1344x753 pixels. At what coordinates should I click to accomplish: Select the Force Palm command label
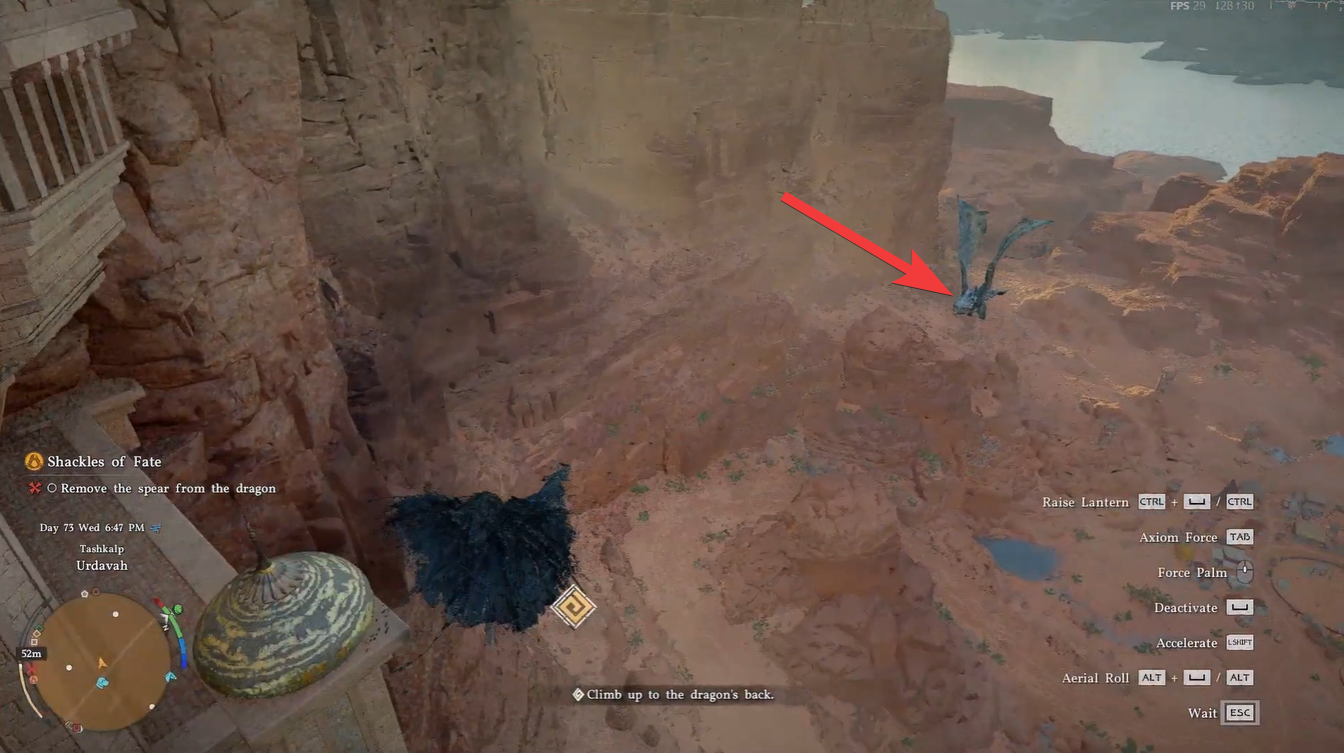pyautogui.click(x=1191, y=572)
